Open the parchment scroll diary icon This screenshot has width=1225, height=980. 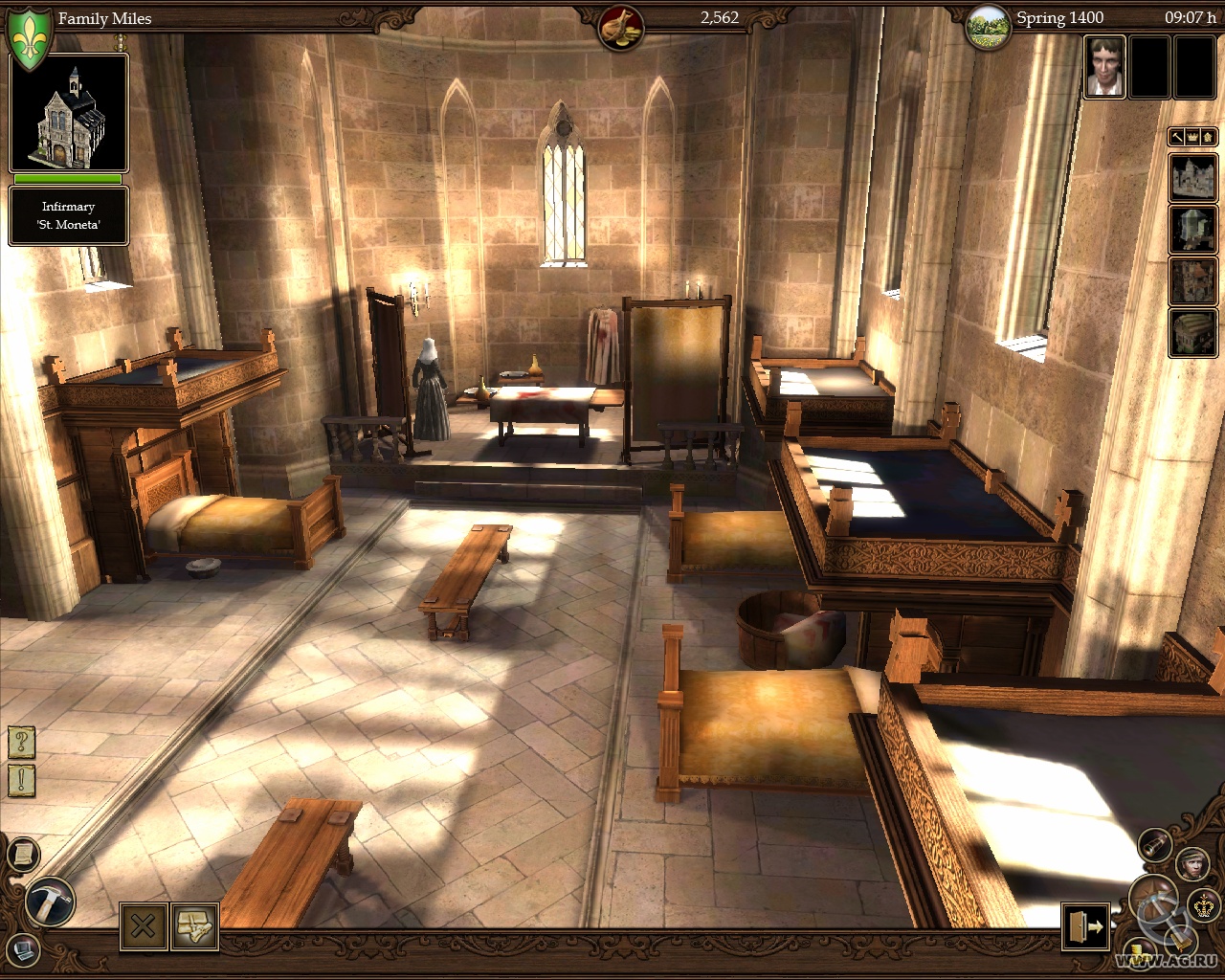click(24, 854)
